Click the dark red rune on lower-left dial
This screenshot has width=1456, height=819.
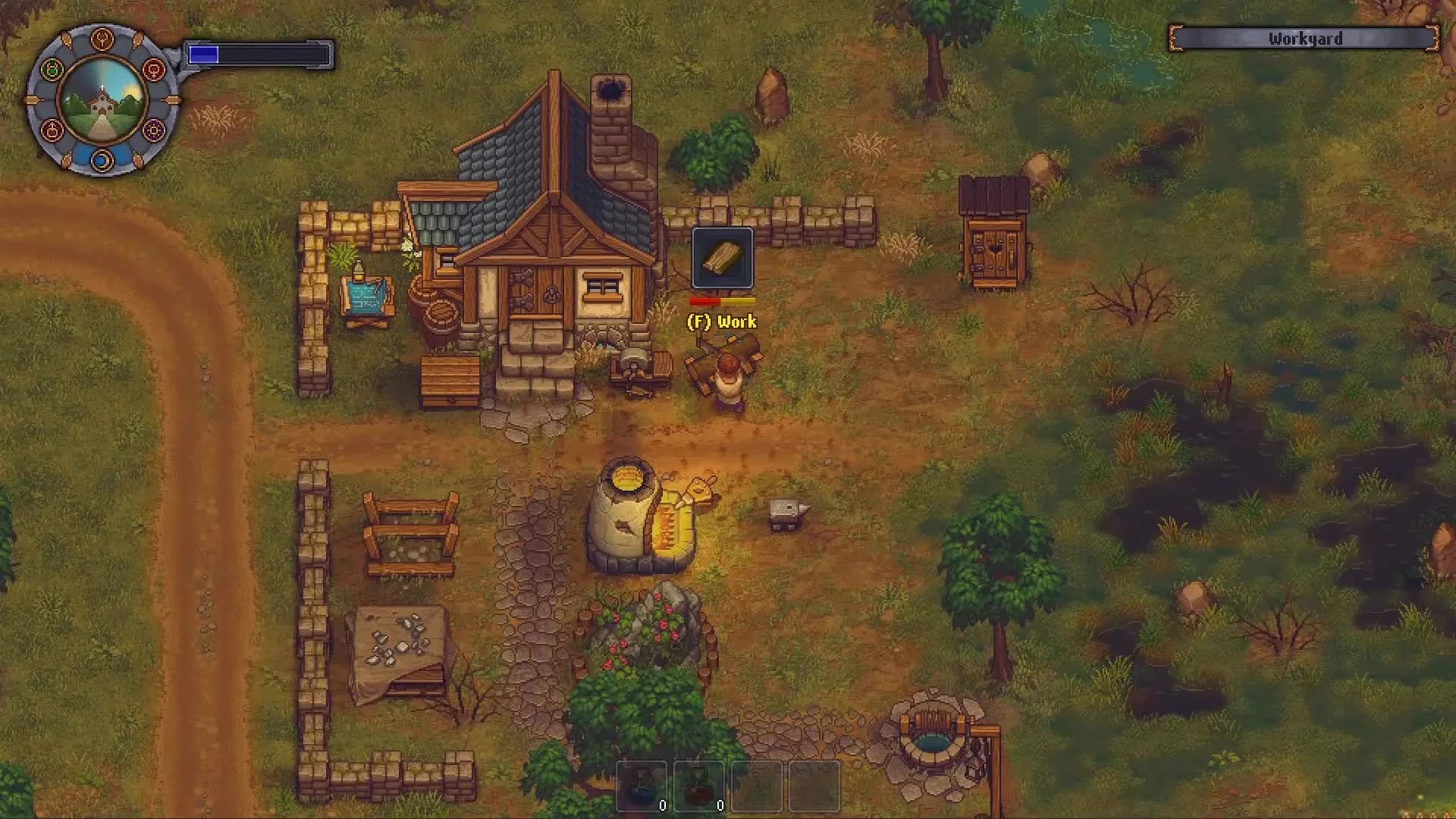tap(53, 130)
